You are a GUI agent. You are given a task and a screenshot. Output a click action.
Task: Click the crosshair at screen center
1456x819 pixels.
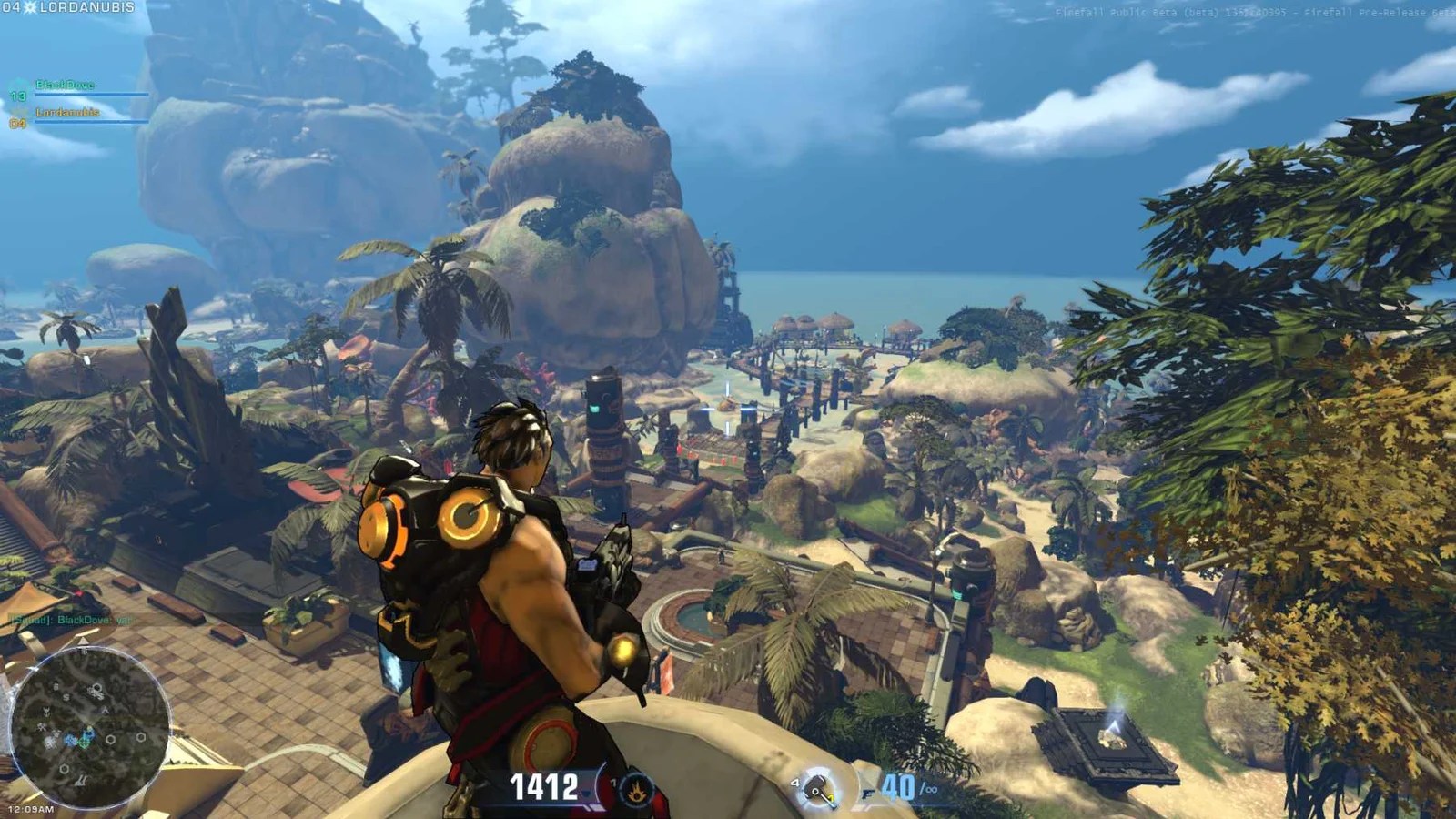[x=728, y=409]
